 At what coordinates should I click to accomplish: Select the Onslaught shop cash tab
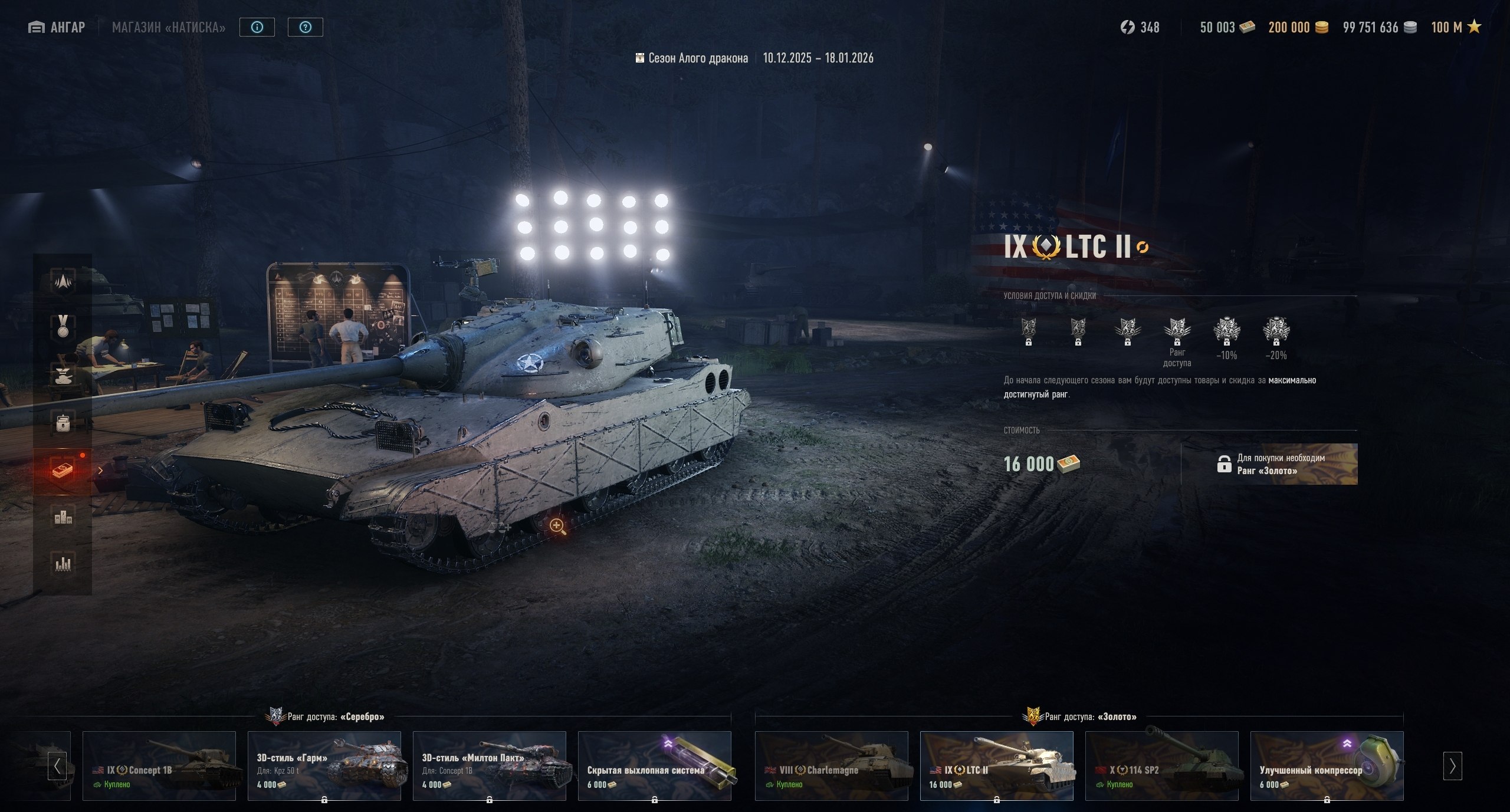point(63,471)
